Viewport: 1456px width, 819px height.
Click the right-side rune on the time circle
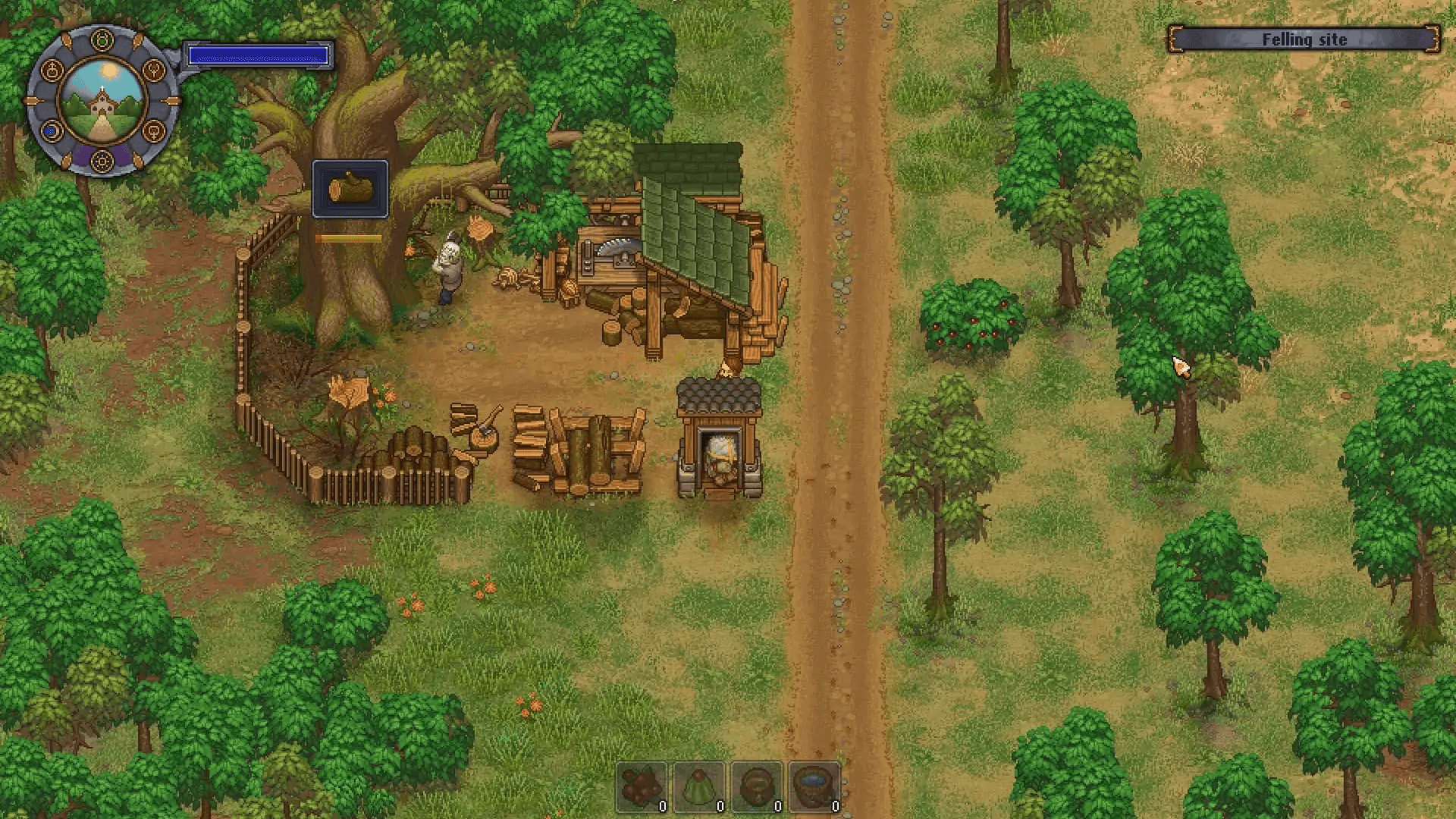tap(153, 69)
